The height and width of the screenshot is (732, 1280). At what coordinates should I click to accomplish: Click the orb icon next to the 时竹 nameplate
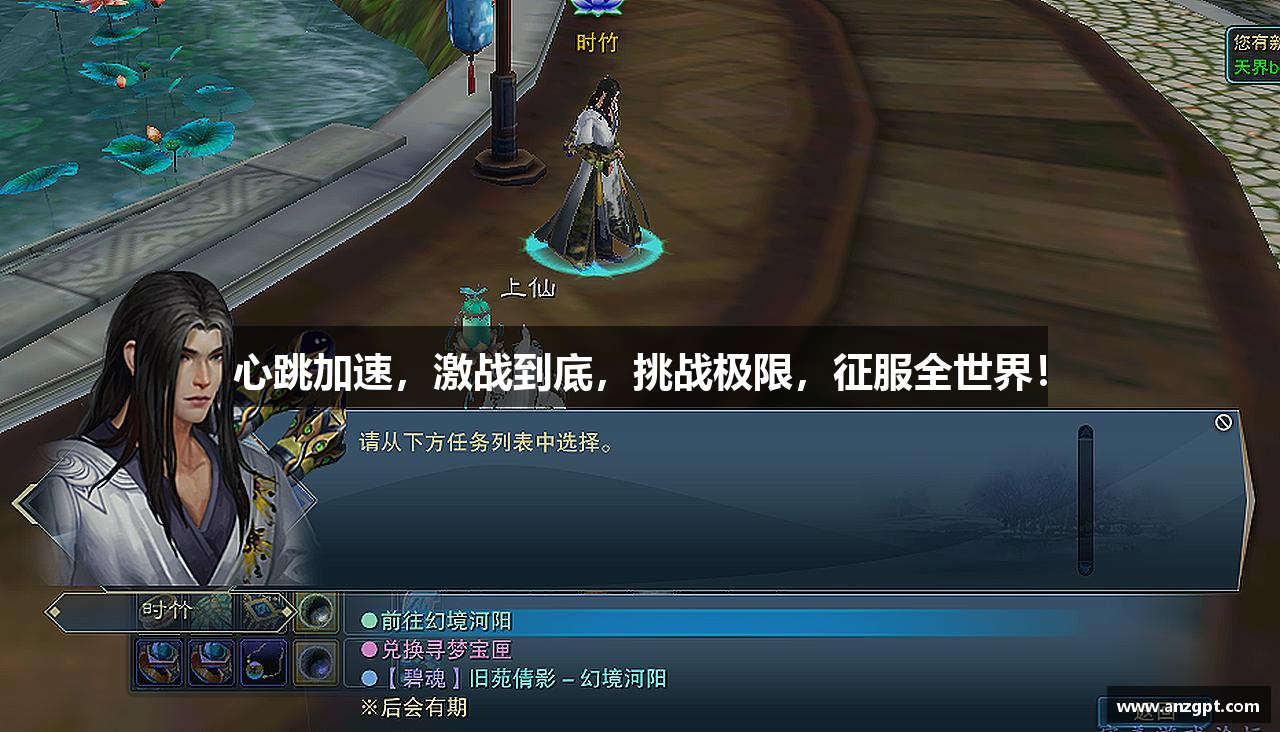[315, 611]
